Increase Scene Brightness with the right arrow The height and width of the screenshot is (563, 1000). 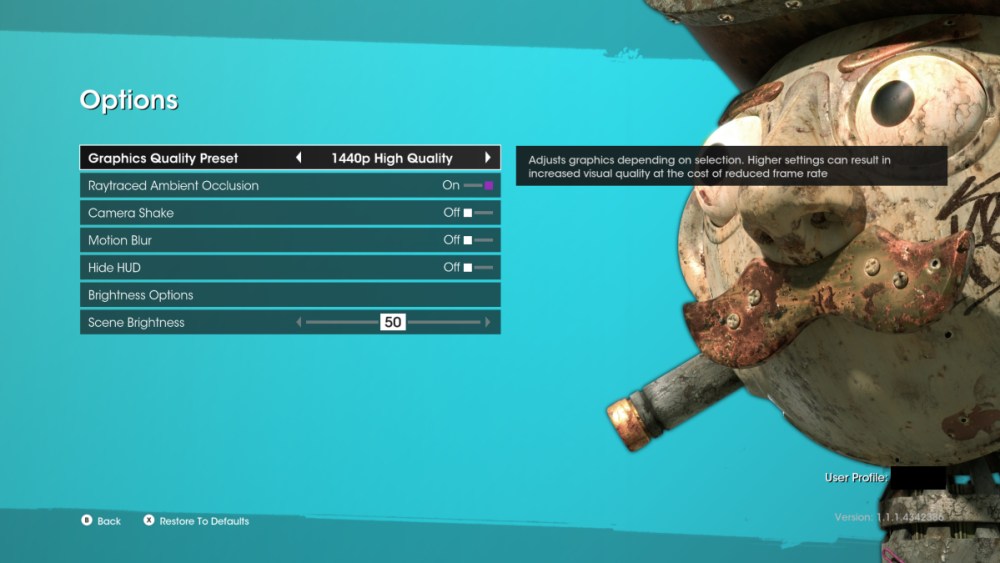[488, 322]
